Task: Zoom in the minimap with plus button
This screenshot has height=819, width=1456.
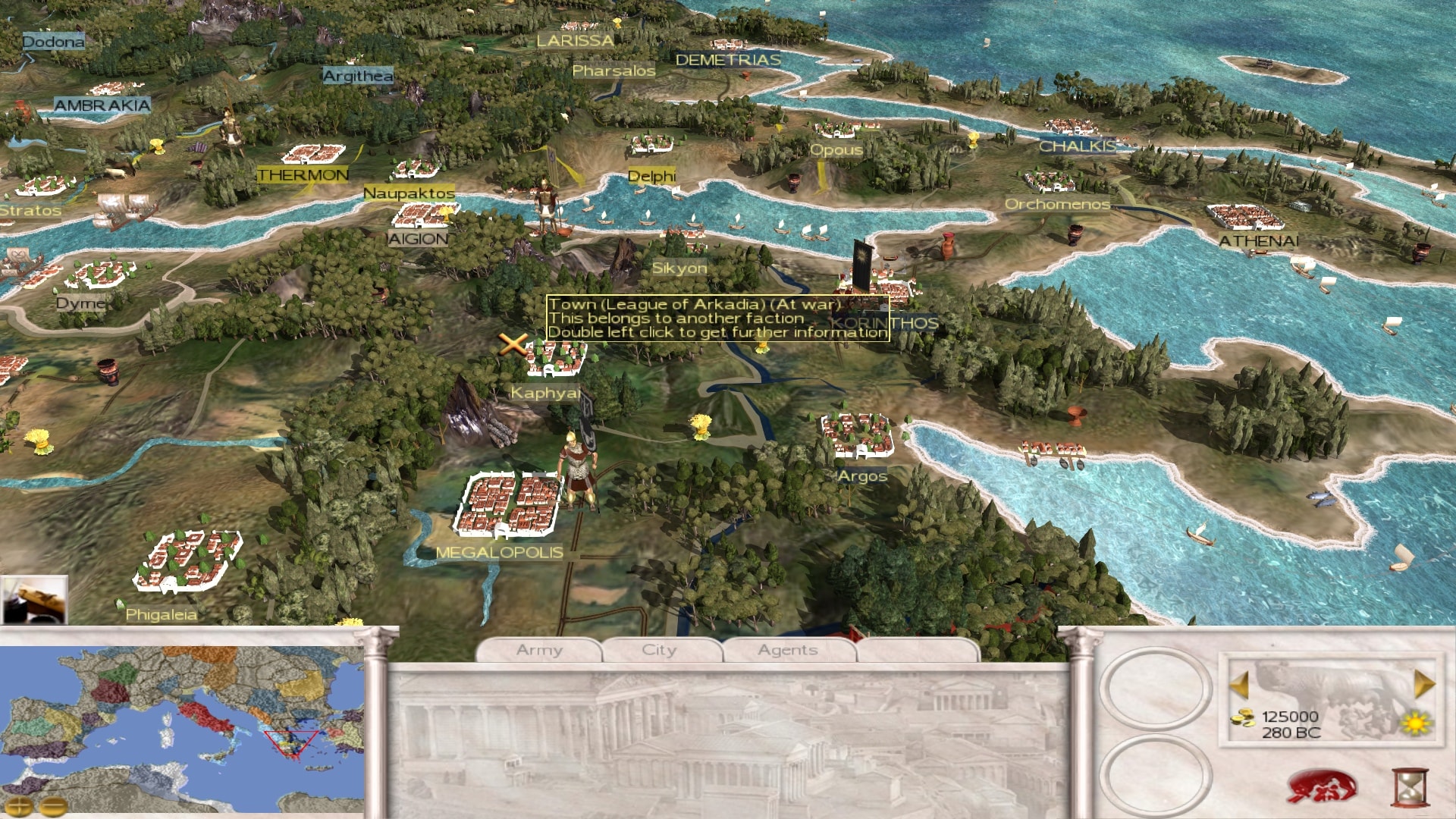Action: tap(20, 806)
